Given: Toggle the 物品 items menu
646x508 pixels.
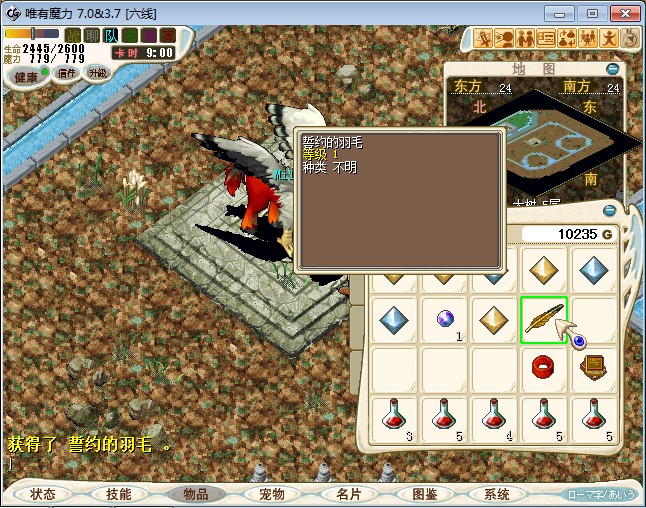Looking at the screenshot, I should 195,494.
